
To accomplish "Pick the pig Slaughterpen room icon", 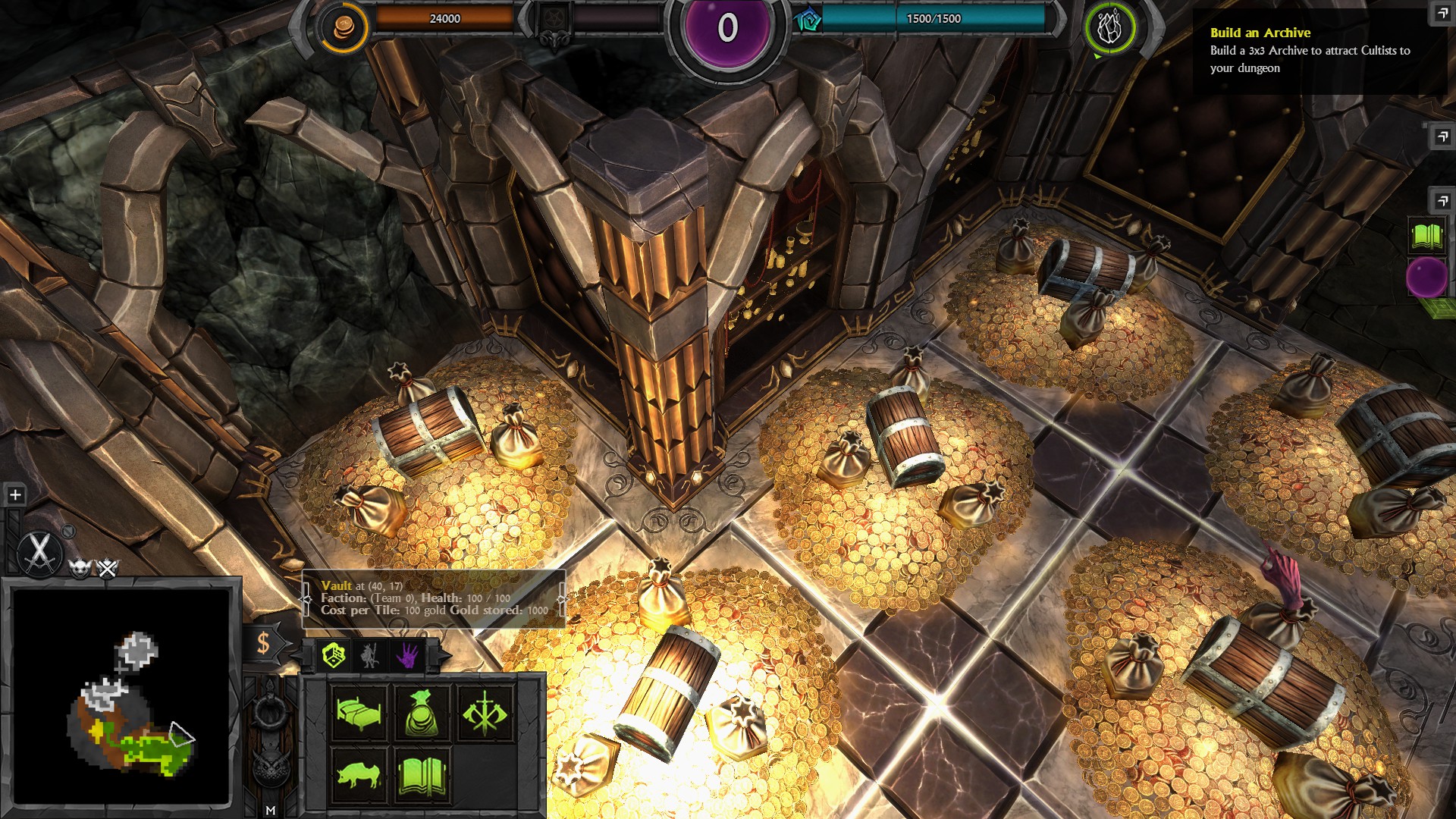I will click(x=359, y=775).
